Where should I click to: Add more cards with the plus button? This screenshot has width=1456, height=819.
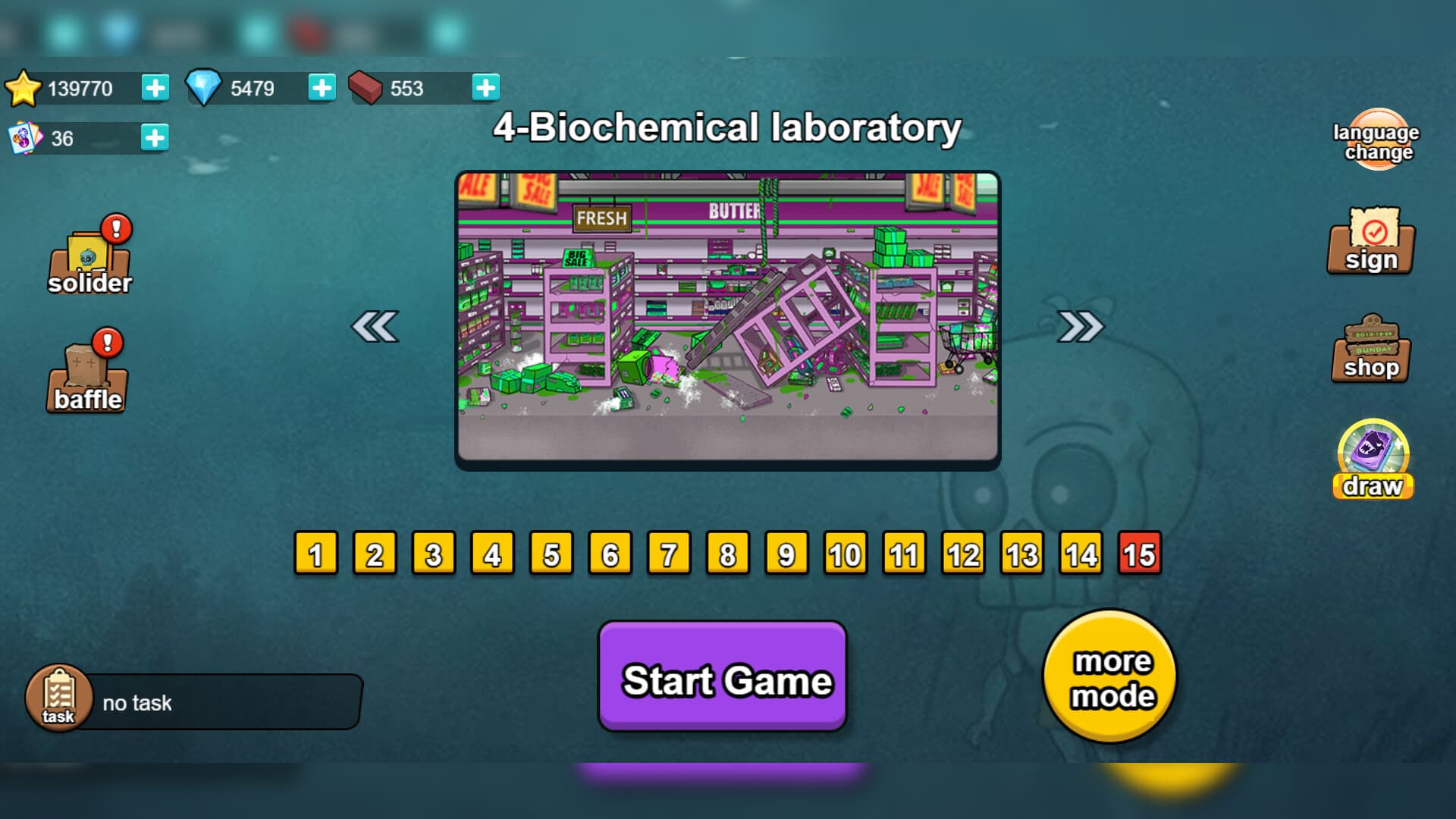pyautogui.click(x=155, y=138)
